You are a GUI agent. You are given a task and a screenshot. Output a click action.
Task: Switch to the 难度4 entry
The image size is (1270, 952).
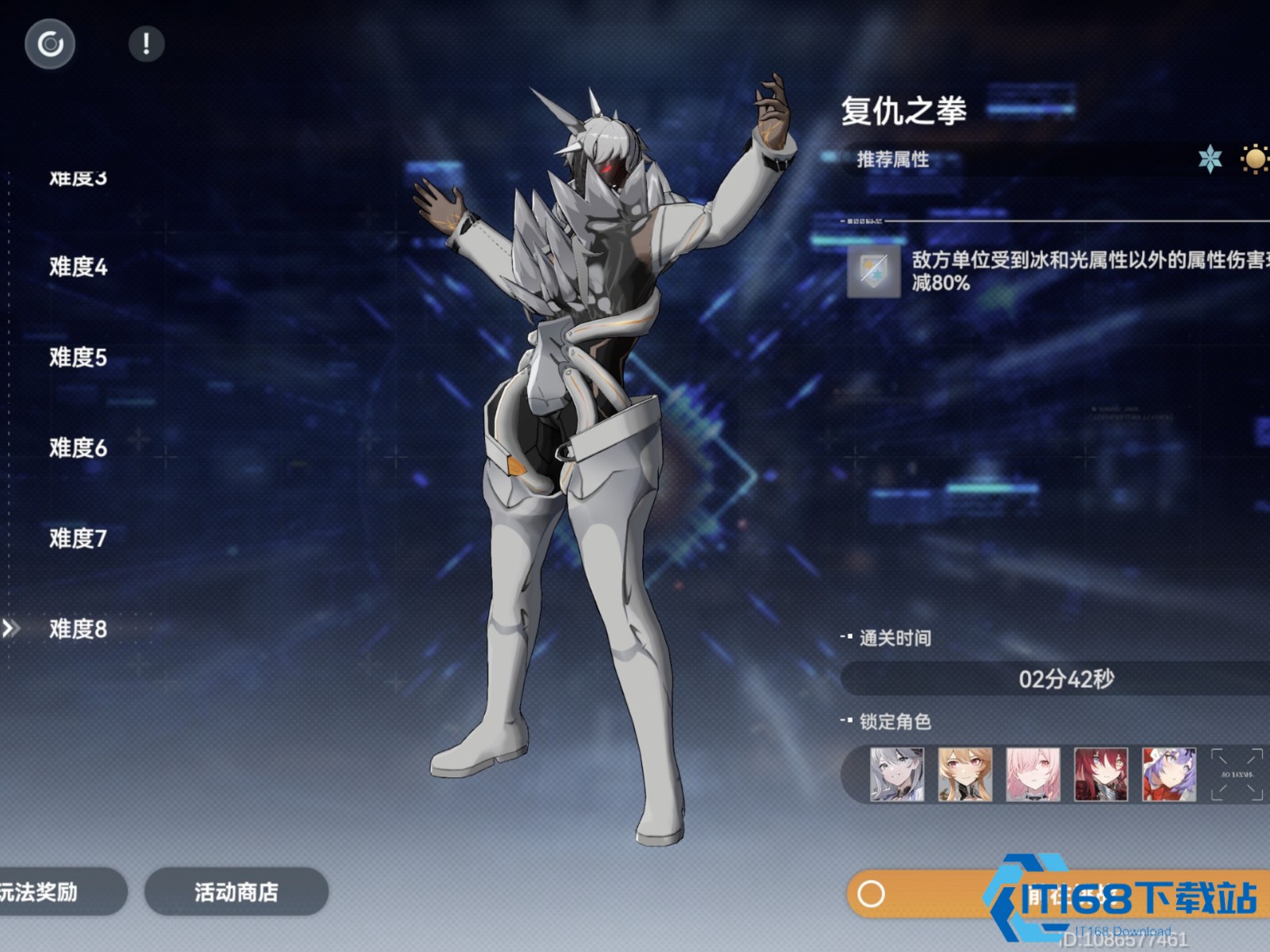[x=77, y=268]
